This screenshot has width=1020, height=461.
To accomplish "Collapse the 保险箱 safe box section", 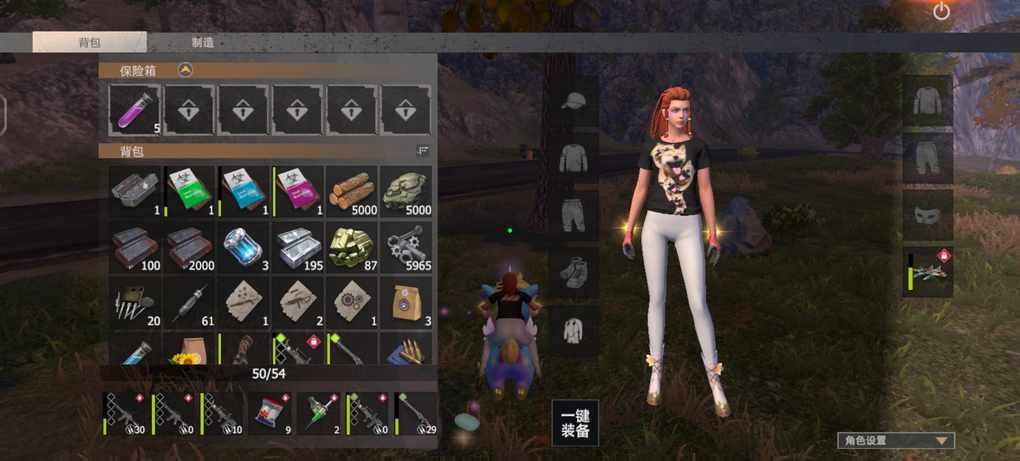I will pos(185,70).
